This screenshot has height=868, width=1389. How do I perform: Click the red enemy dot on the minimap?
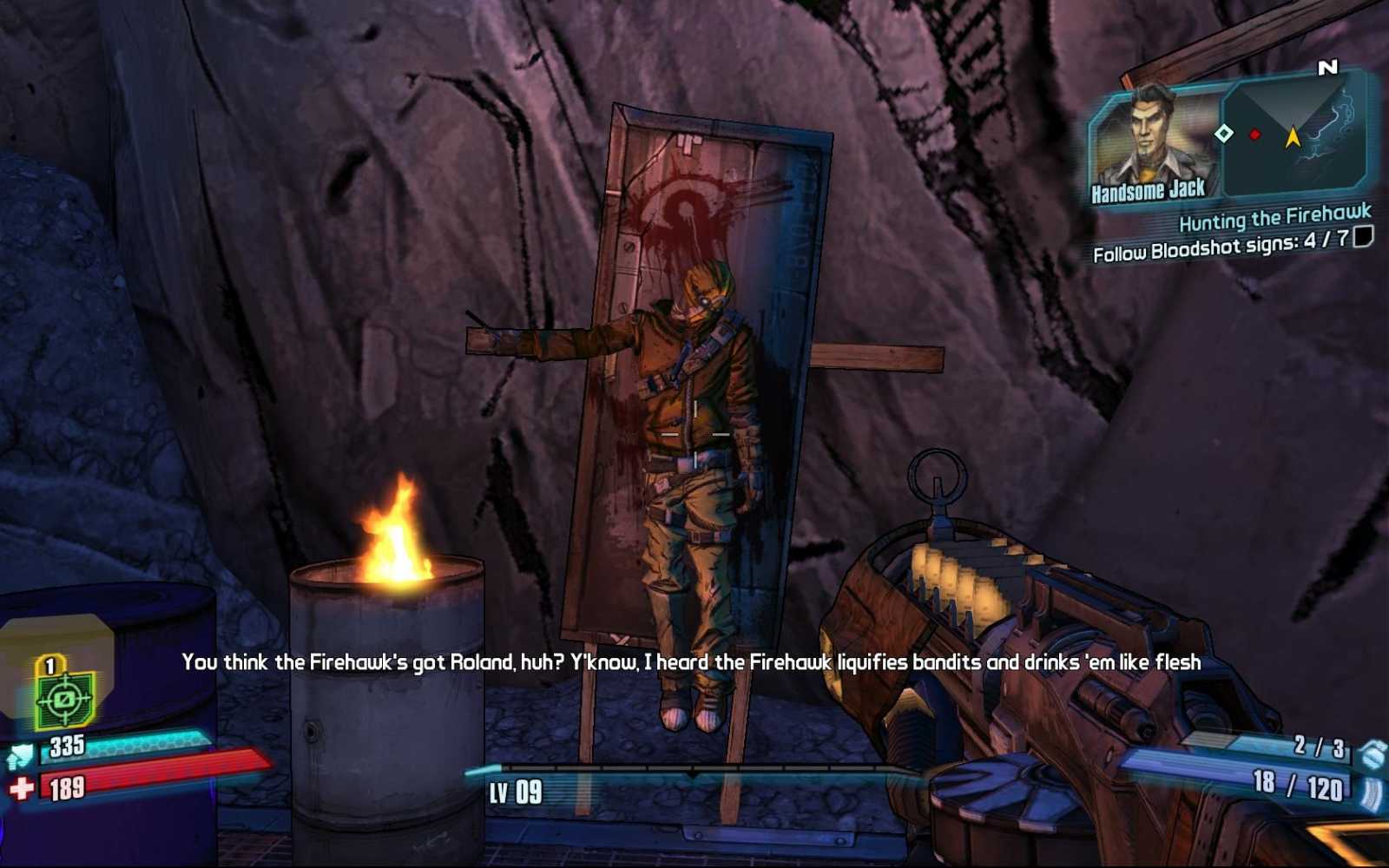click(1253, 134)
